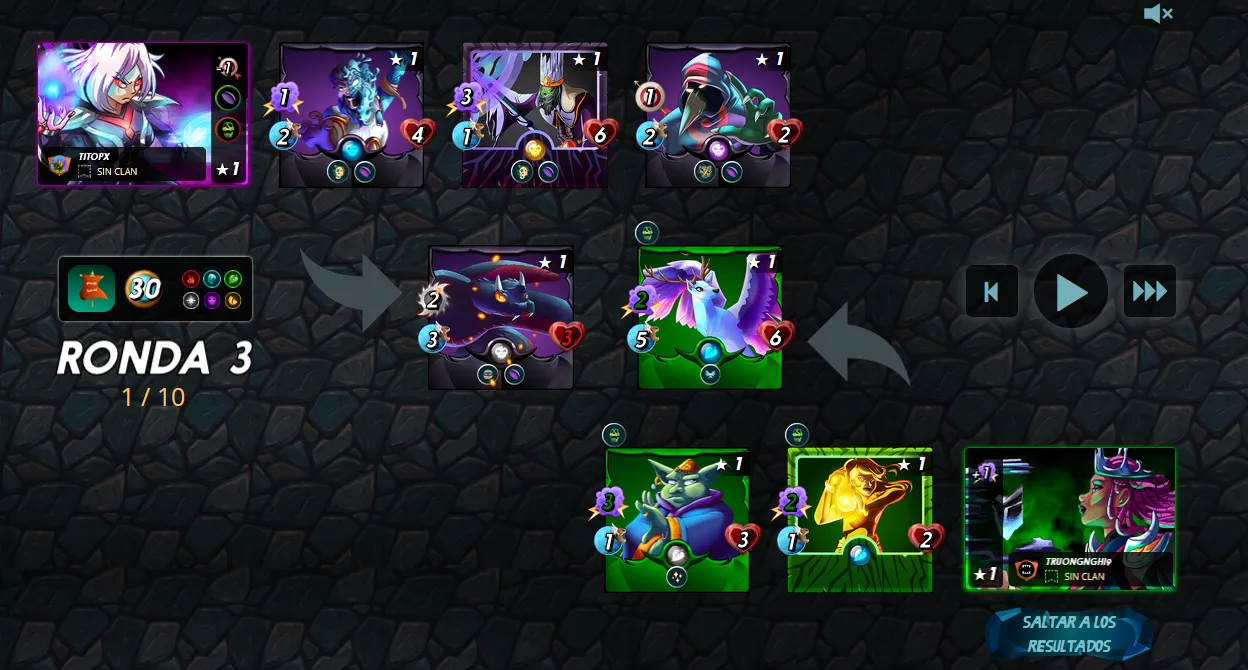The image size is (1248, 670).
Task: Toggle the muted sound speaker icon
Action: pyautogui.click(x=1157, y=14)
